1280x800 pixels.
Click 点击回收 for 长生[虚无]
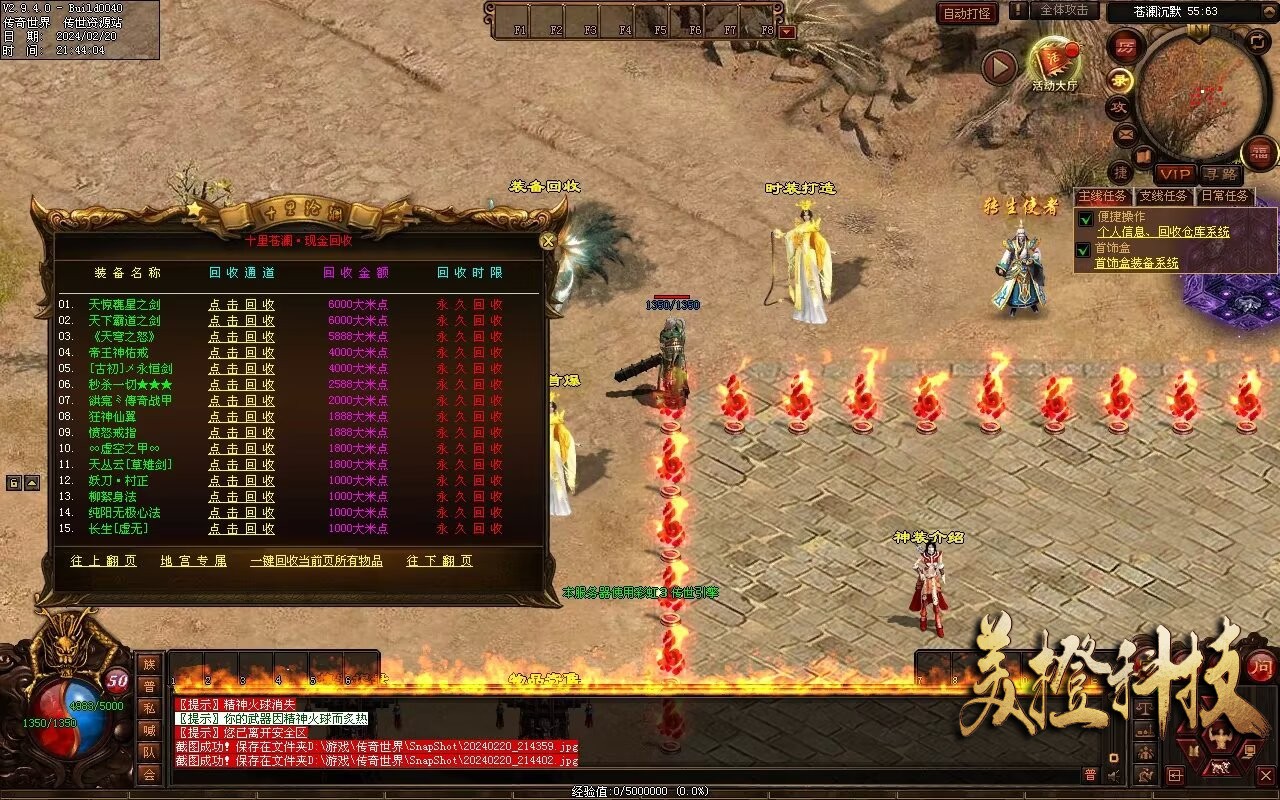241,529
